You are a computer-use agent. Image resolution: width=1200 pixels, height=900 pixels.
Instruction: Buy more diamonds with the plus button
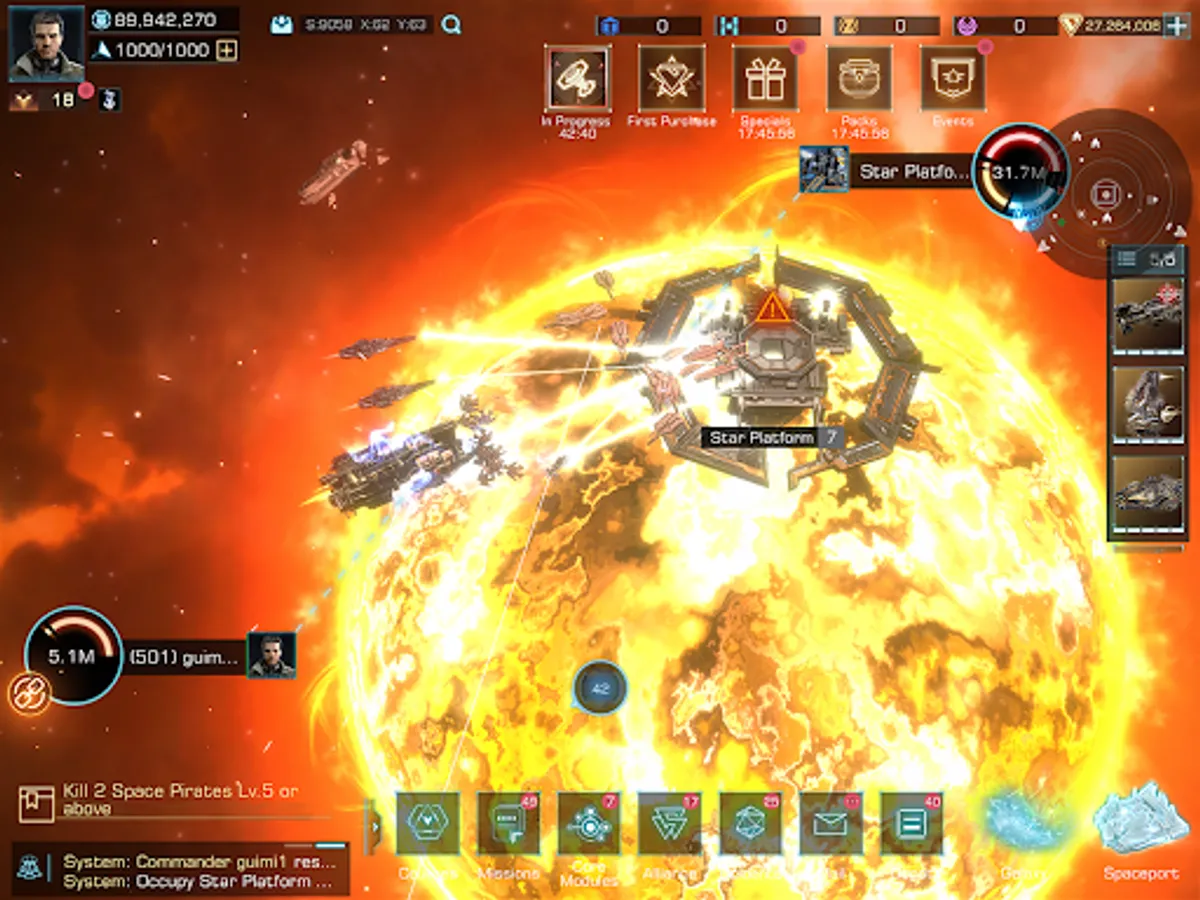point(1177,26)
